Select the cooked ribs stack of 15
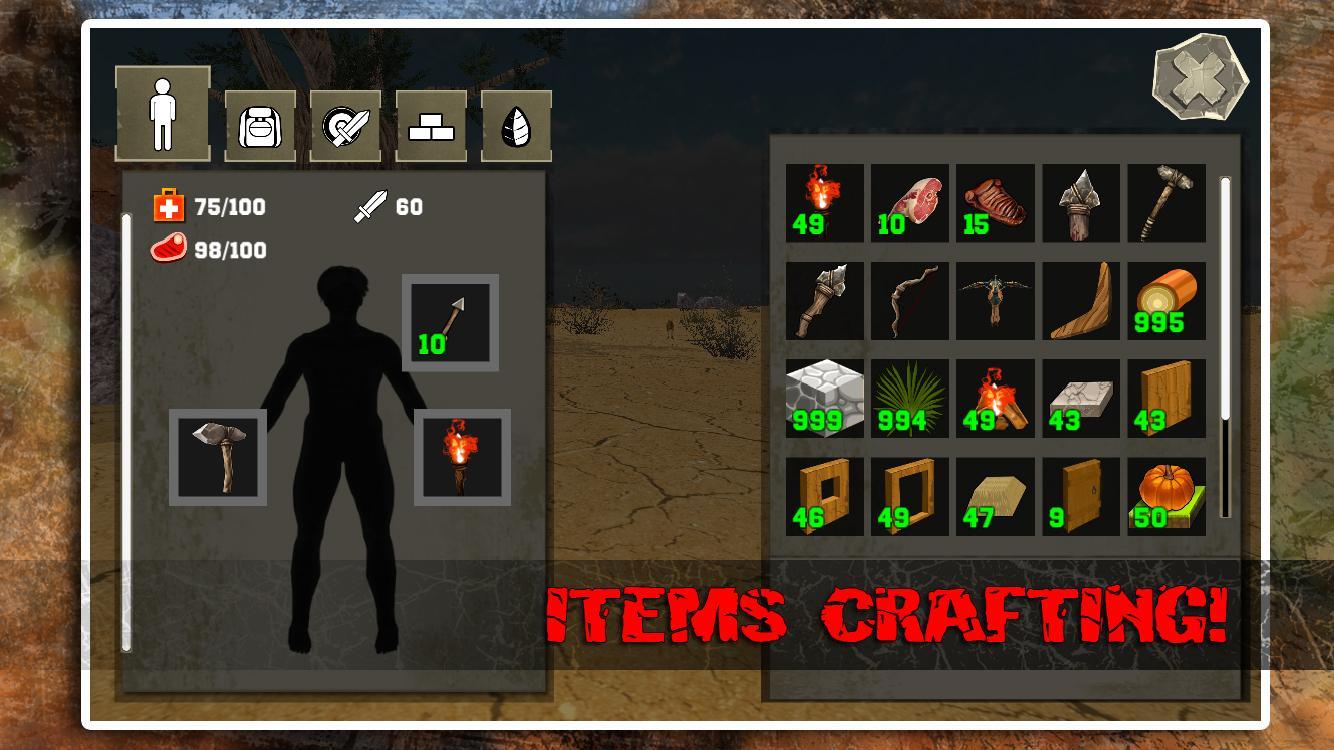Viewport: 1334px width, 750px height. [995, 204]
